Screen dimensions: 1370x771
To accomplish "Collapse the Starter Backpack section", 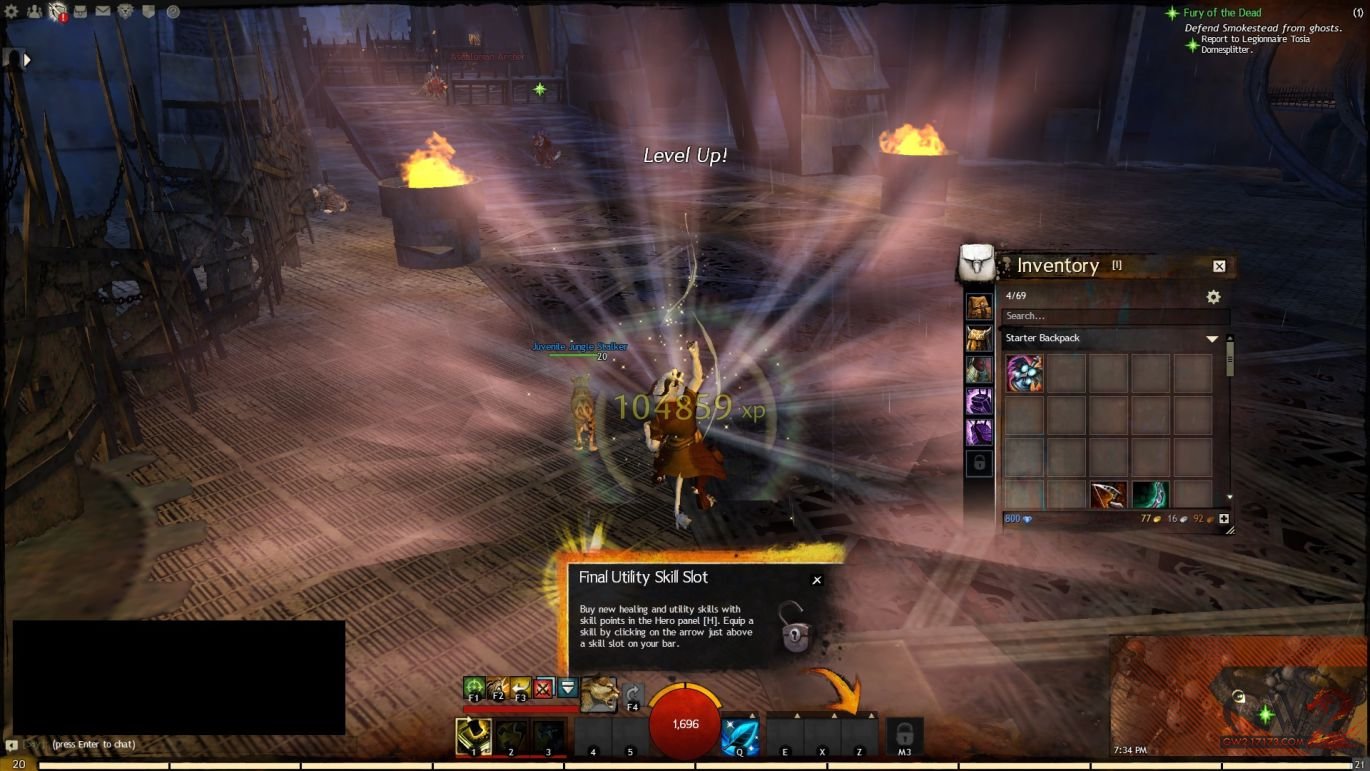I will coord(1212,339).
